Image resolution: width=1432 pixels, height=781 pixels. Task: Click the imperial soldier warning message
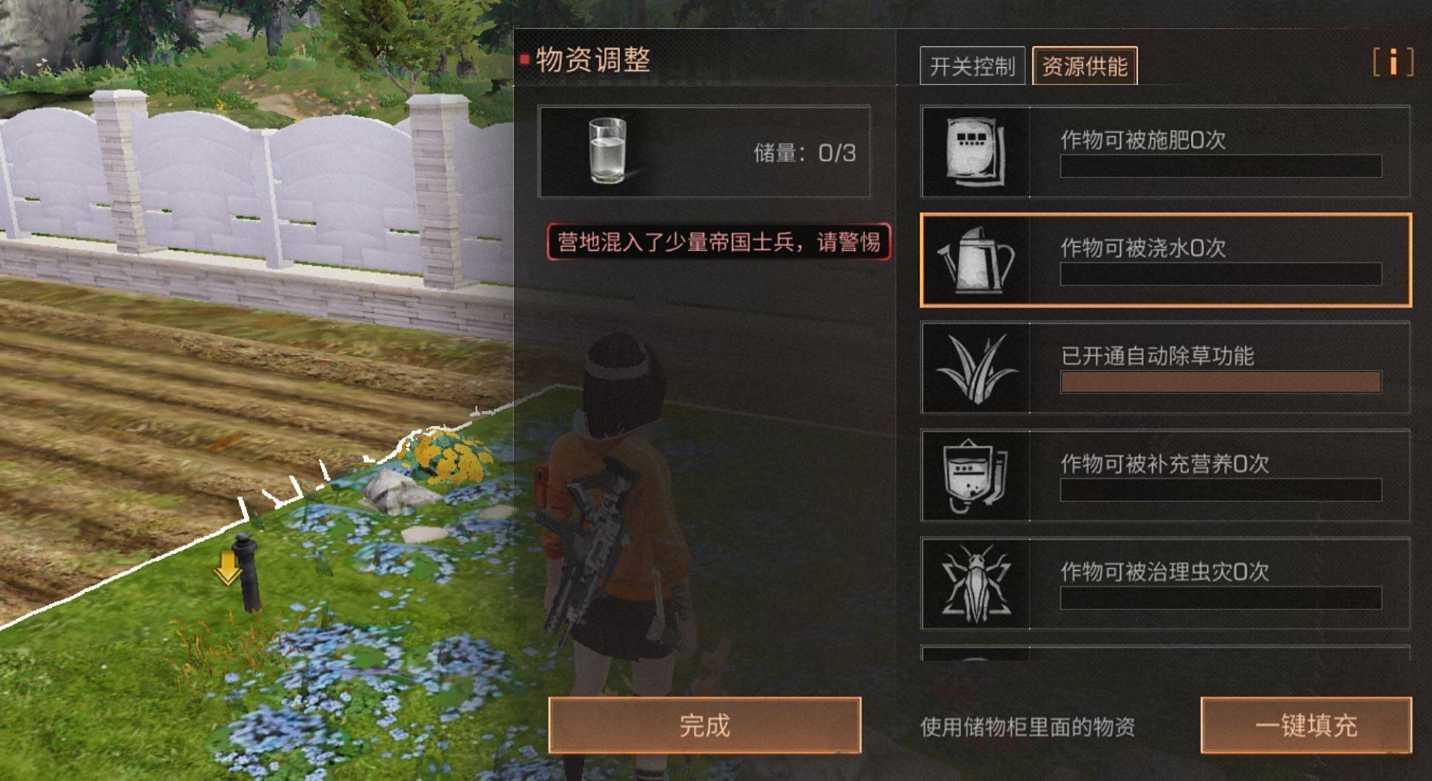click(x=718, y=242)
